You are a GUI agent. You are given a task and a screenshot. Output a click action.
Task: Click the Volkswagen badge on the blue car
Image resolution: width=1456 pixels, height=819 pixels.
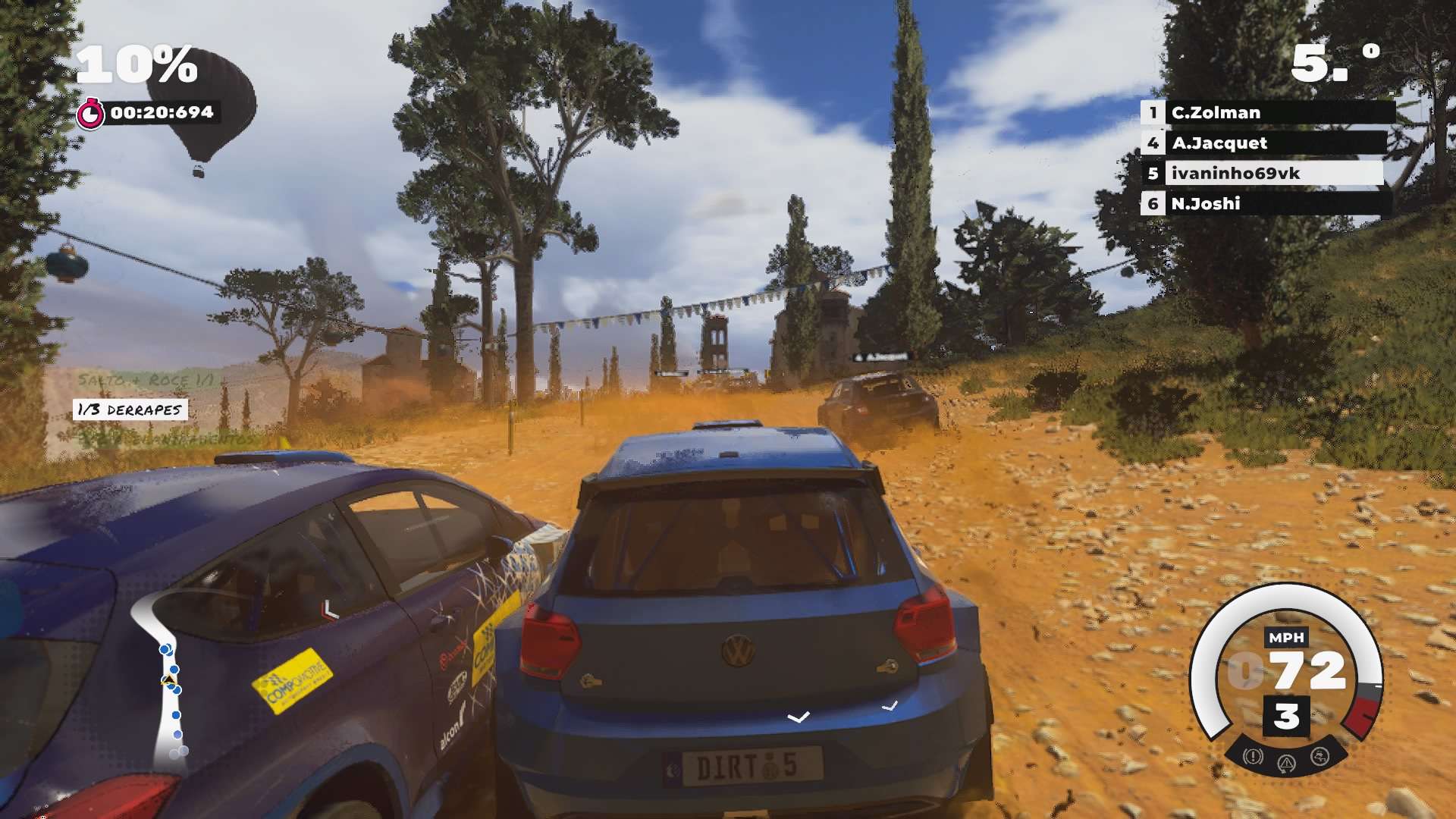[x=738, y=650]
